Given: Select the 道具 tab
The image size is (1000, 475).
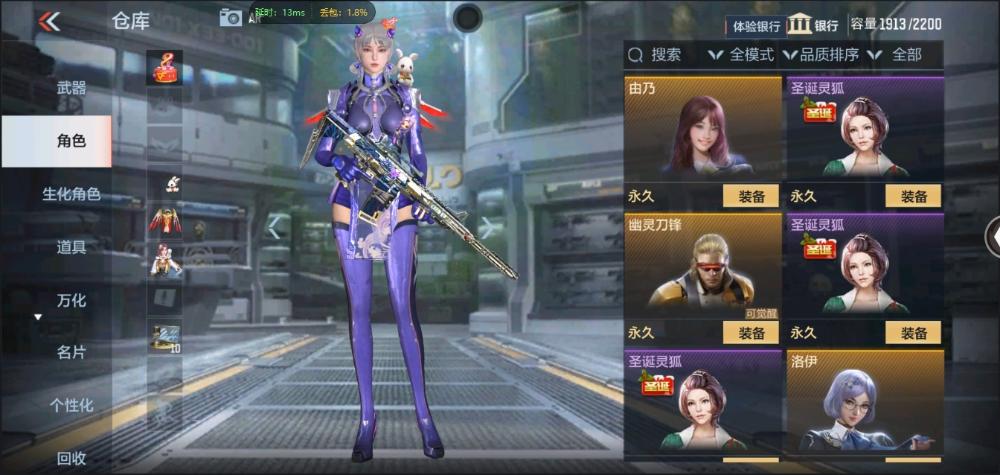Looking at the screenshot, I should 71,247.
